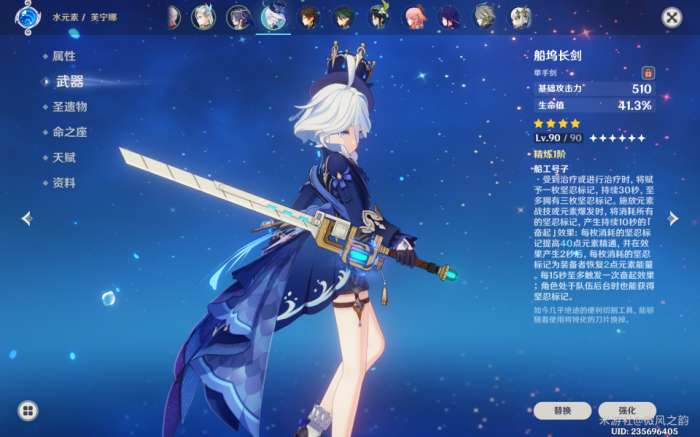Open the 圣遗物 artifacts section
This screenshot has width=700, height=437.
(69, 106)
